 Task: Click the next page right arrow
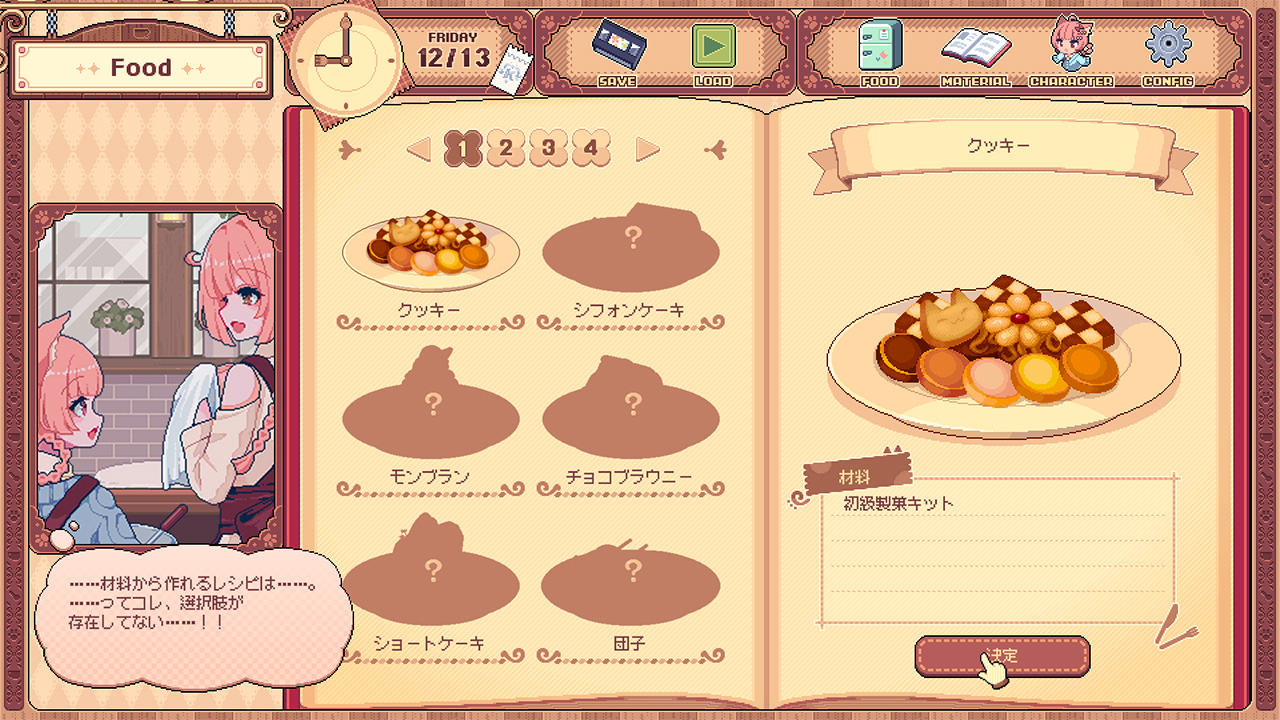648,150
